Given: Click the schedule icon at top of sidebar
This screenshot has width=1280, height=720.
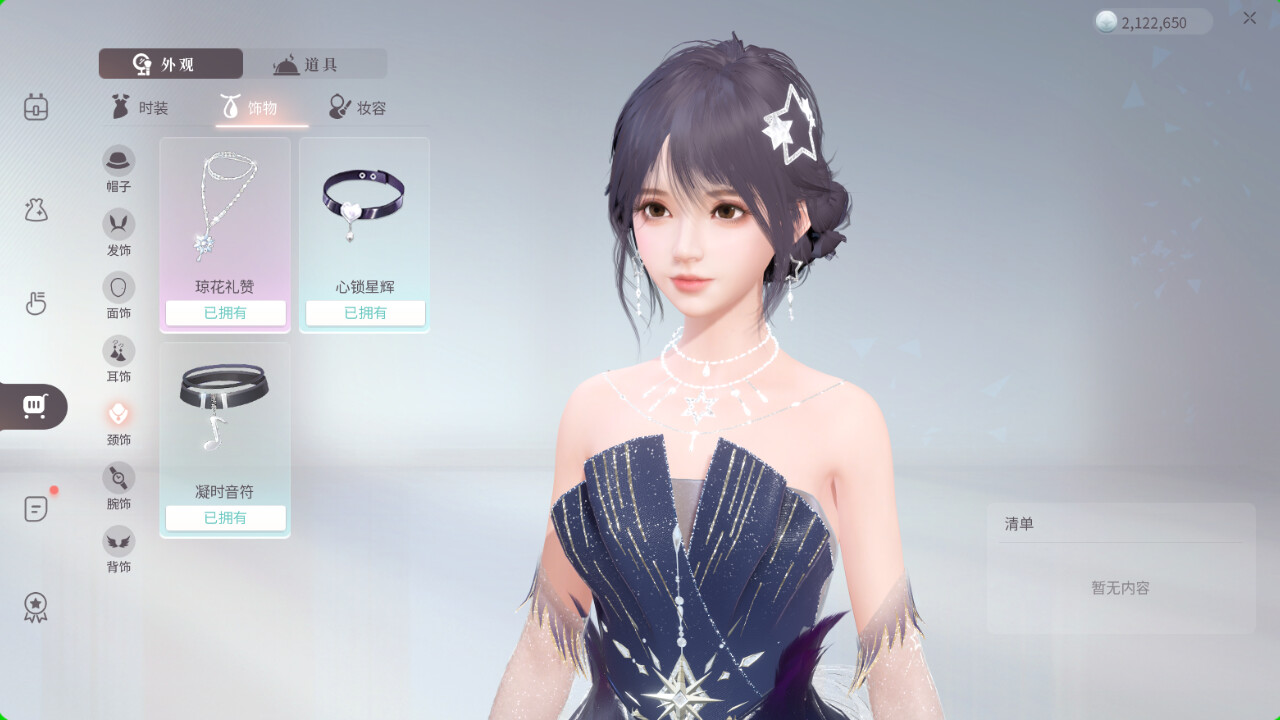Looking at the screenshot, I should [x=36, y=107].
